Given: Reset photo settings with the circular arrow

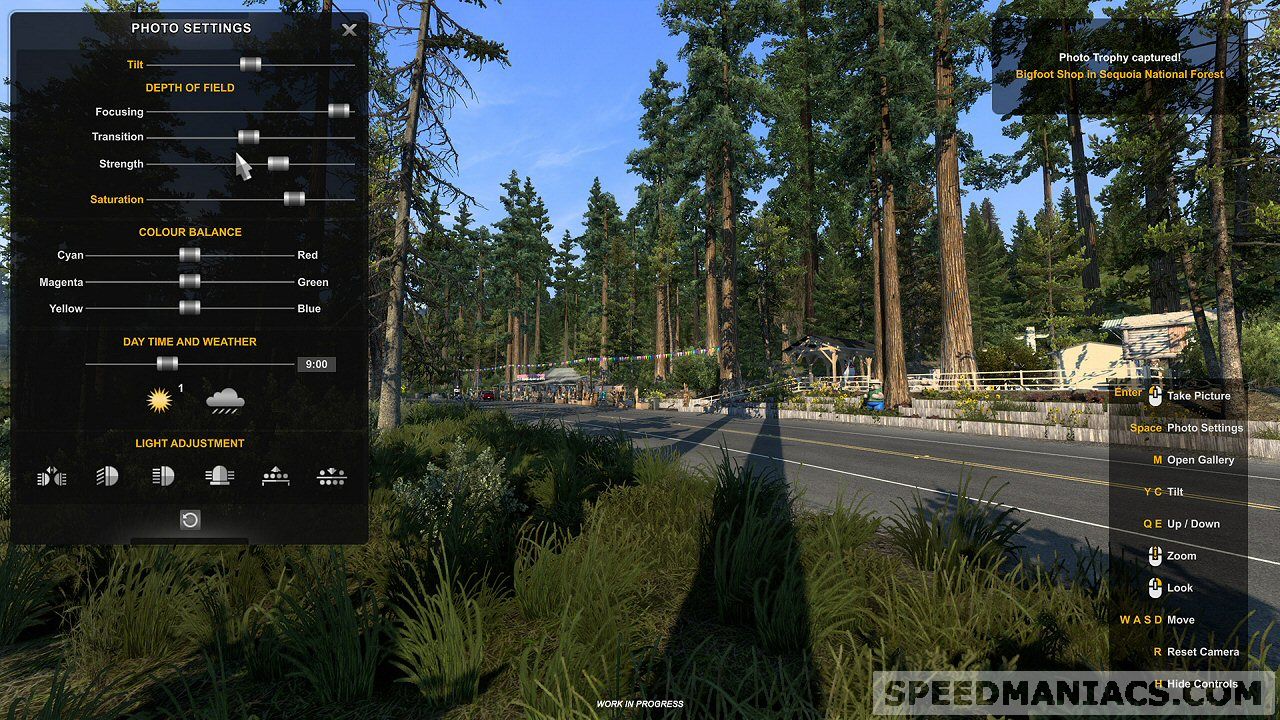Looking at the screenshot, I should point(190,520).
